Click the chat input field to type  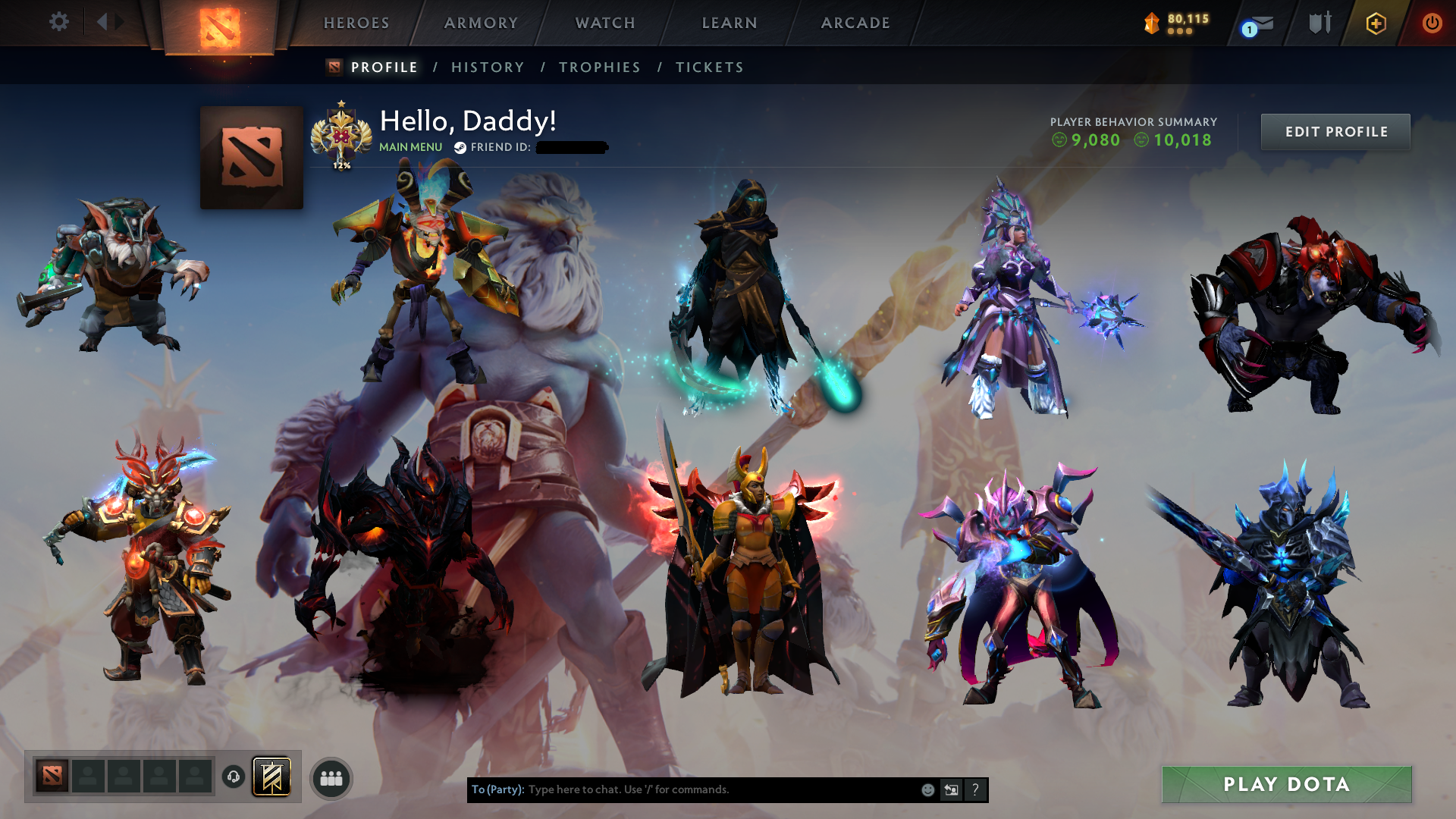pos(682,789)
